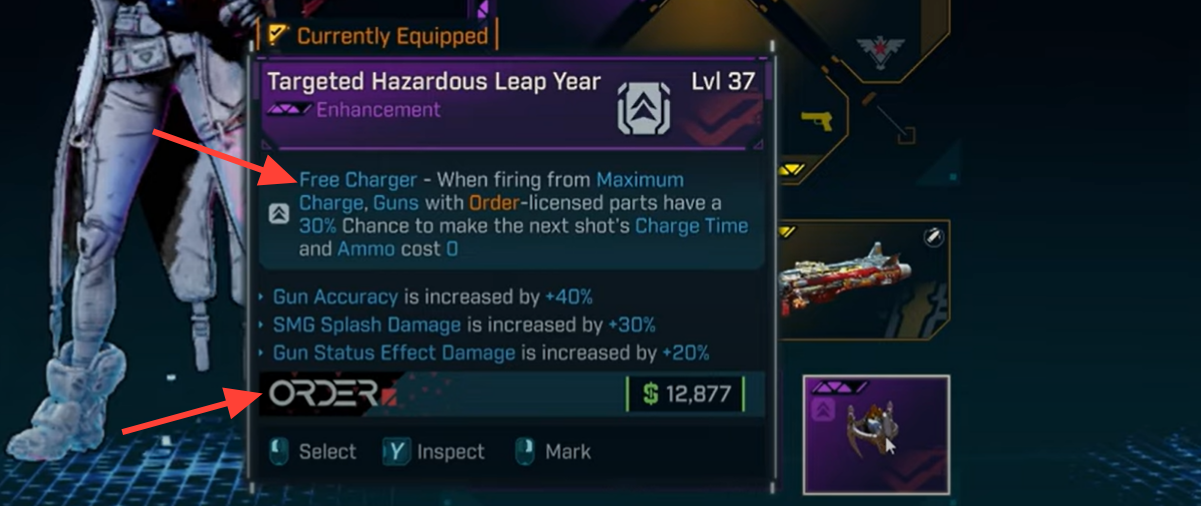Select the red and white gun slot

tap(864, 280)
